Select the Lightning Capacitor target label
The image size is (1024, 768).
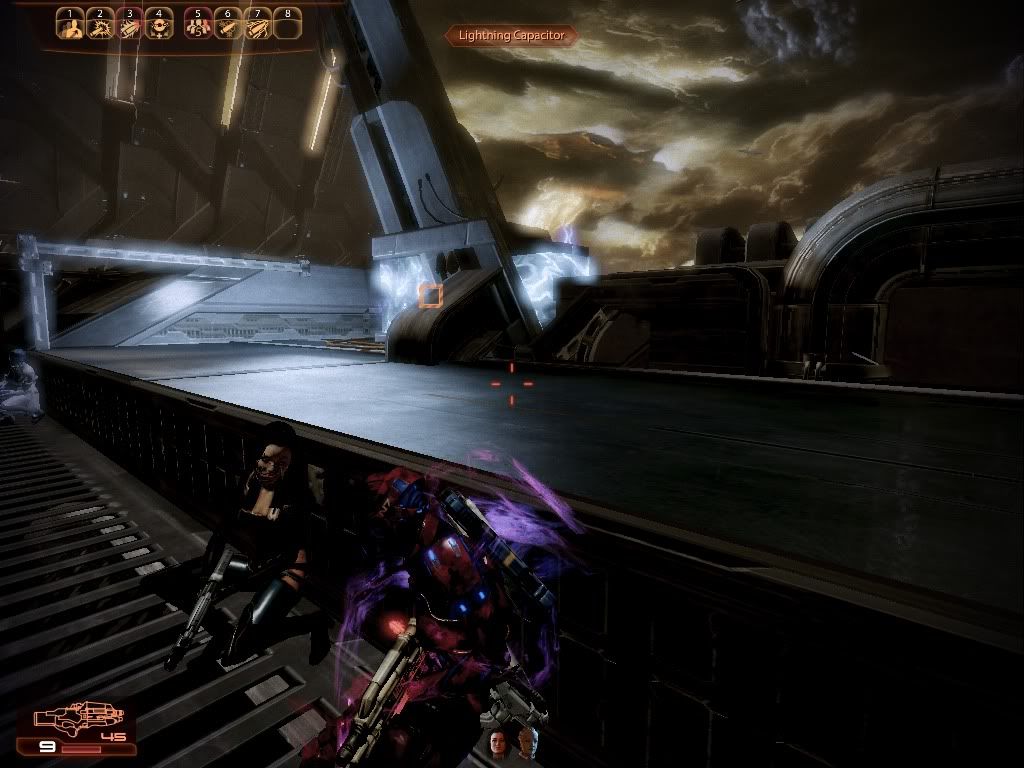click(x=511, y=36)
